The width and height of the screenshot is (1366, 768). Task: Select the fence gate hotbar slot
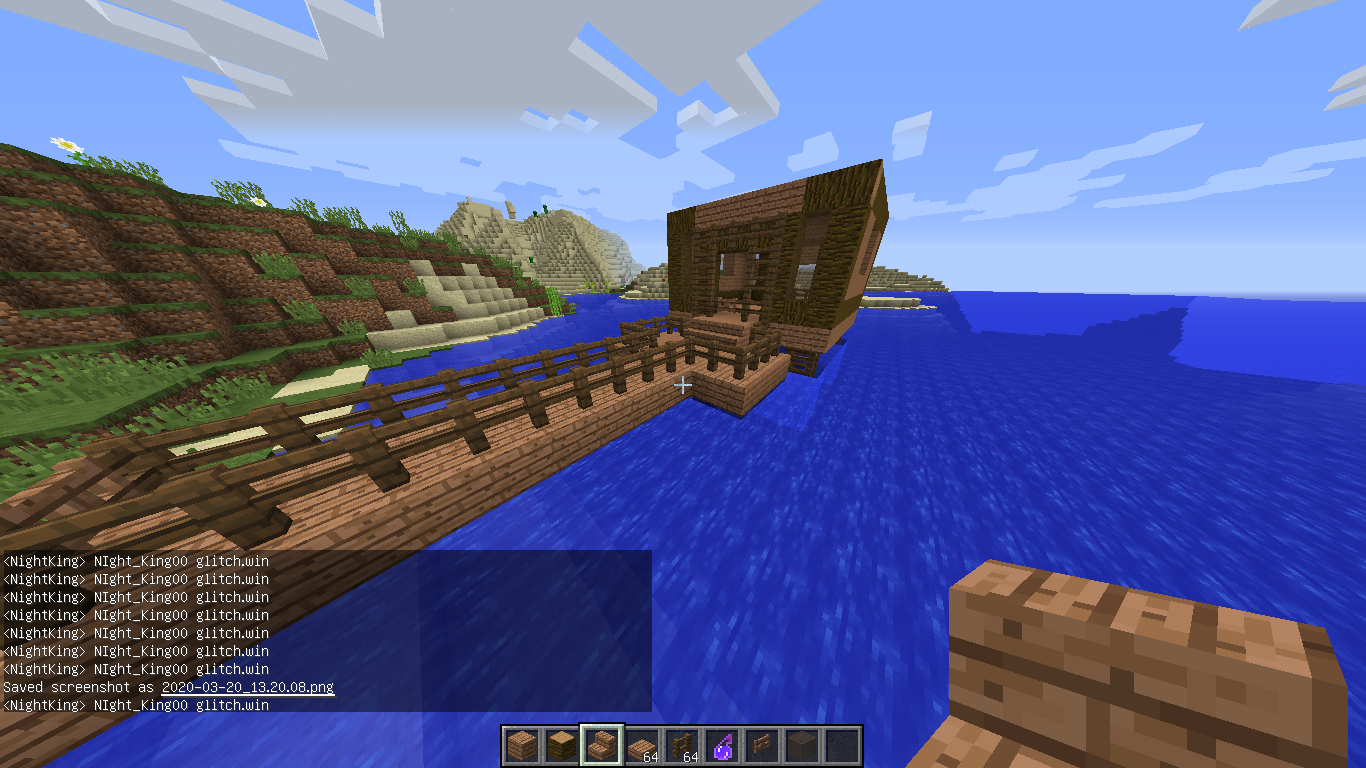pyautogui.click(x=762, y=746)
